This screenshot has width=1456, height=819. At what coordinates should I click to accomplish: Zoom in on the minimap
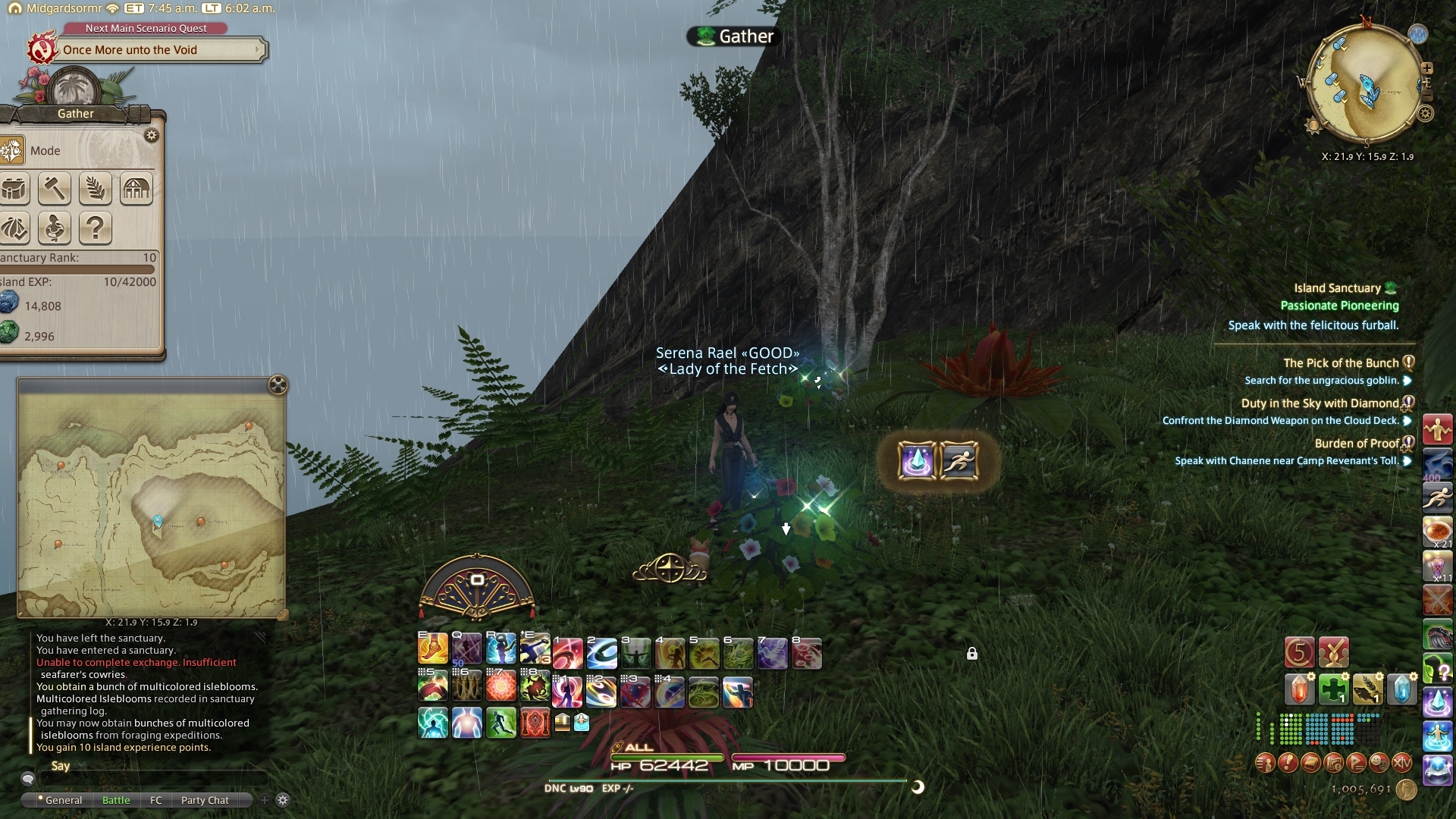coord(1426,68)
